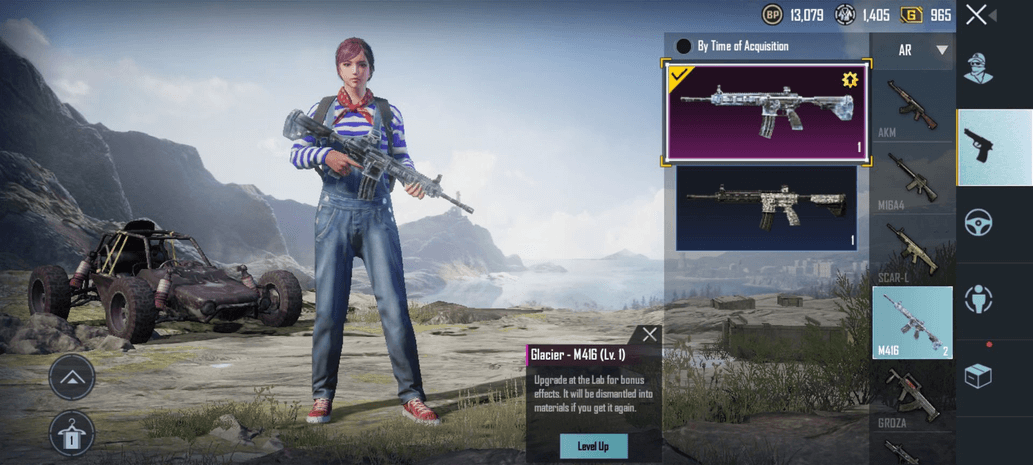The image size is (1033, 465).
Task: Select the M416 weapon category
Action: [912, 322]
